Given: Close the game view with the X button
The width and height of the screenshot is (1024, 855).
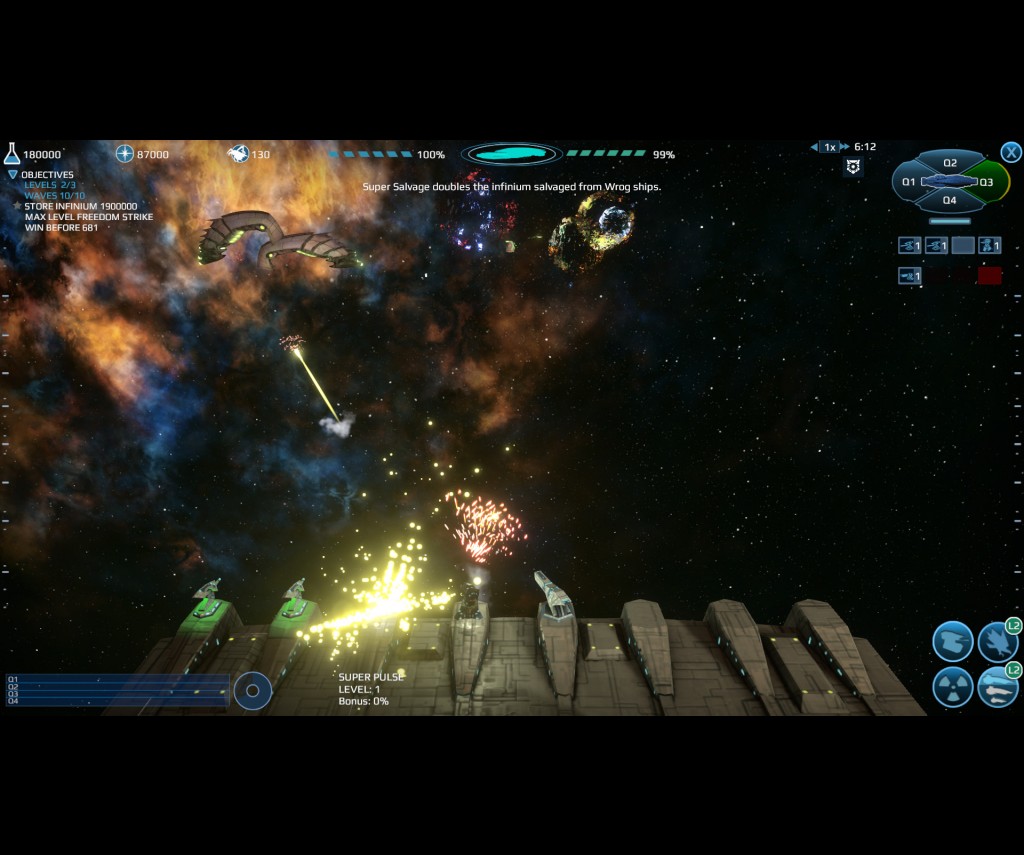Looking at the screenshot, I should (x=1011, y=152).
